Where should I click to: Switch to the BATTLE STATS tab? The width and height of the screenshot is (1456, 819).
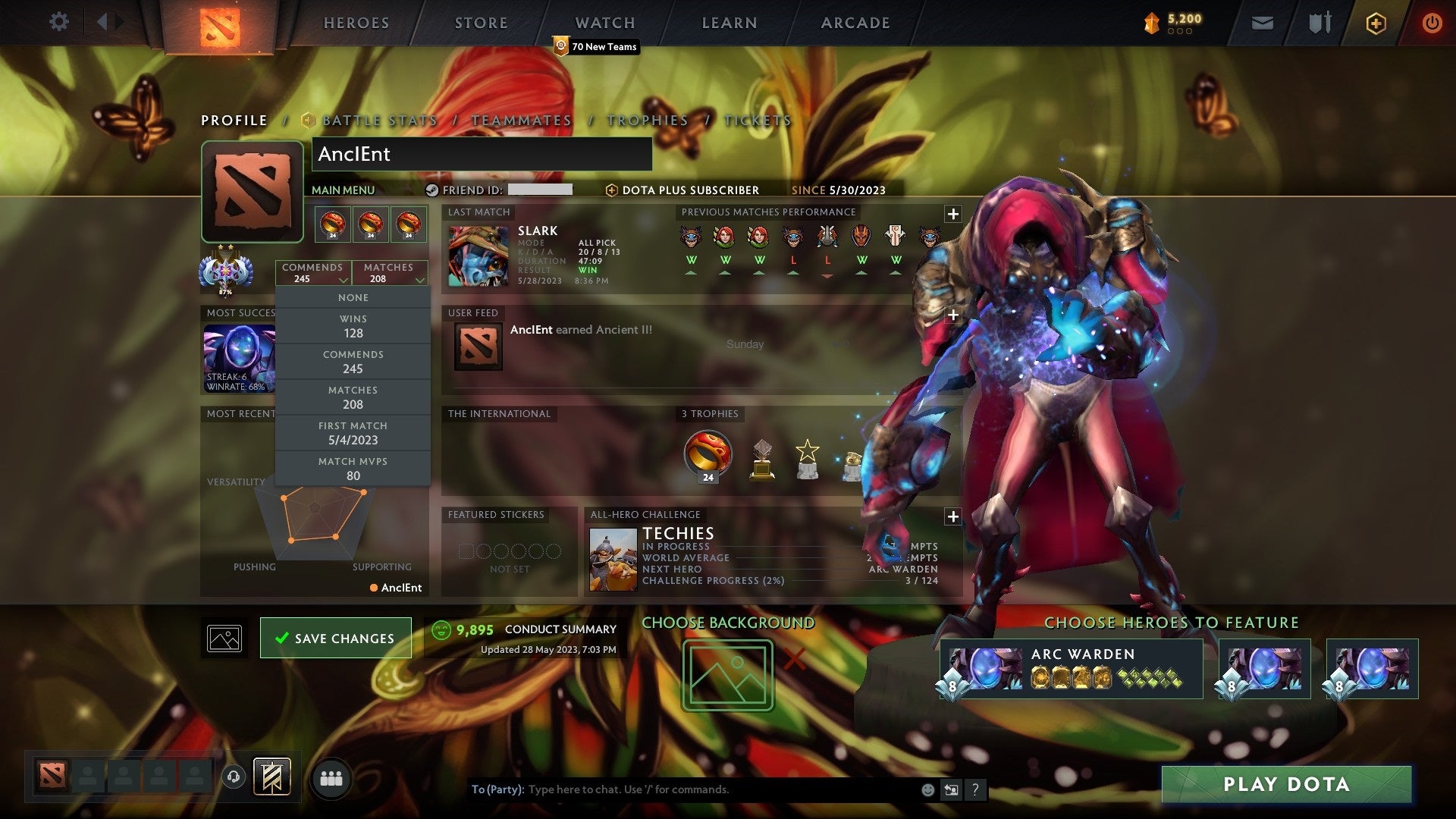[378, 120]
